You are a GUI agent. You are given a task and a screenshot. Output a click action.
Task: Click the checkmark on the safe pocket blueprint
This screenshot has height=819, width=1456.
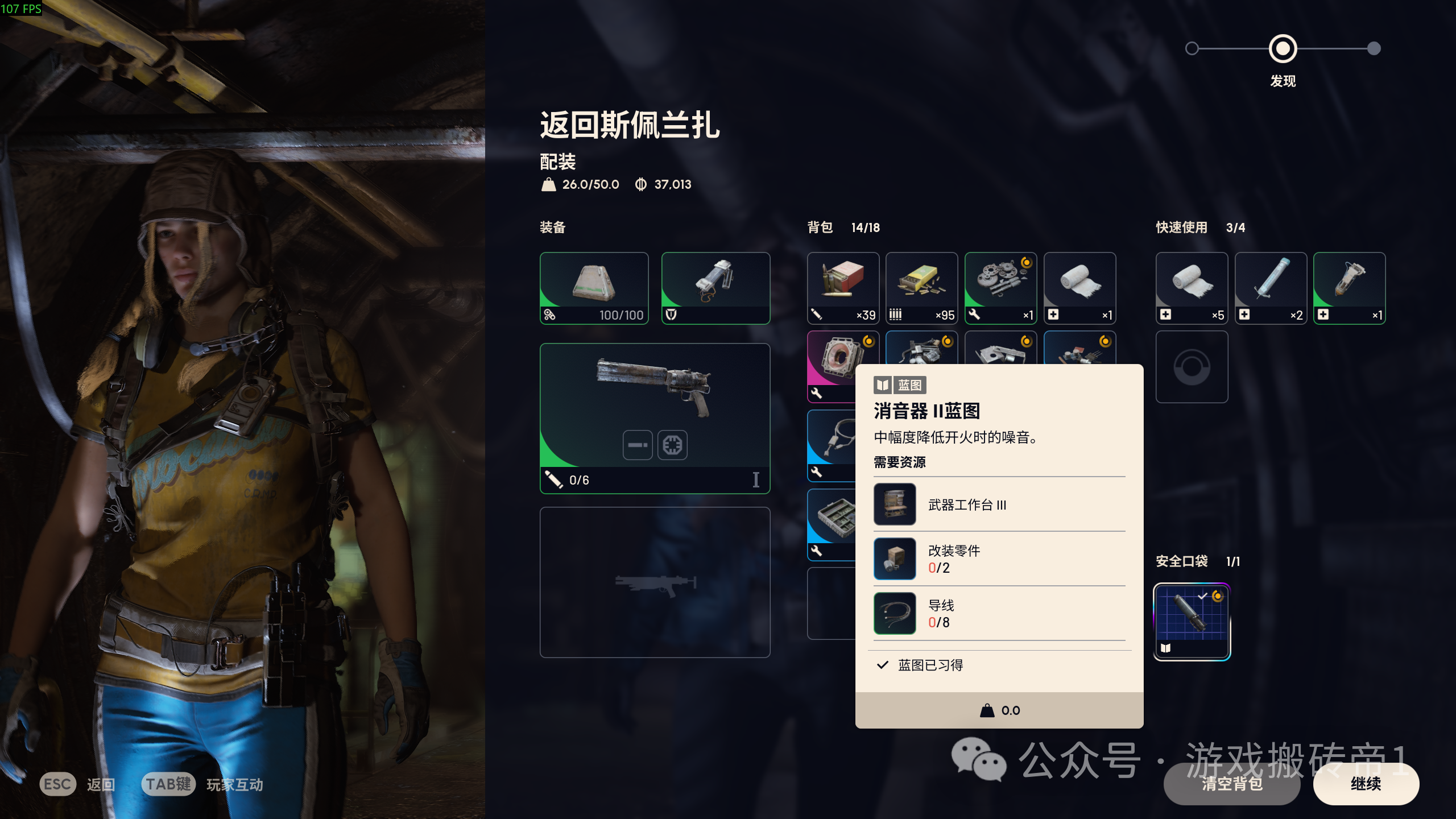coord(1202,597)
